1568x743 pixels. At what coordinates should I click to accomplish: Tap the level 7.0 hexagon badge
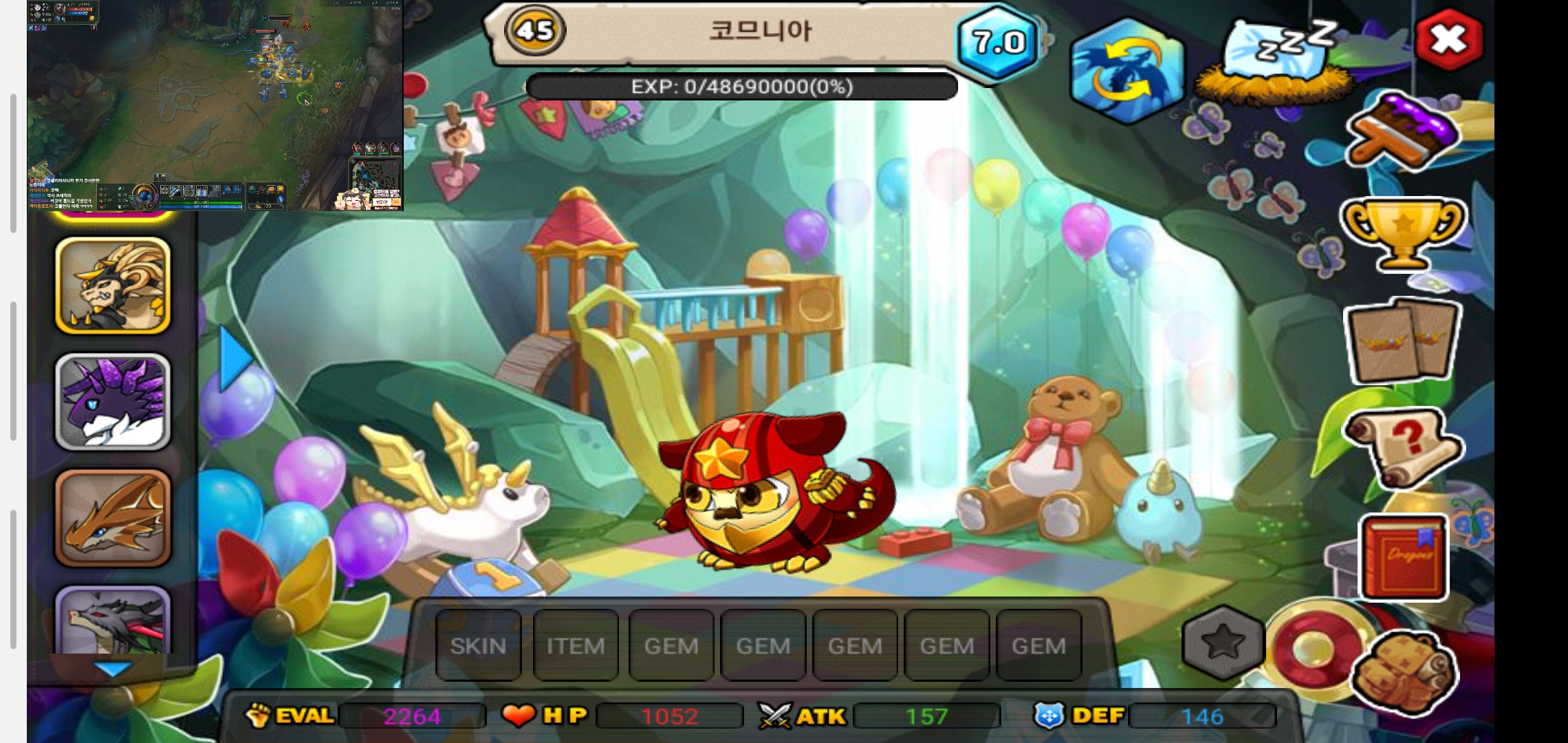[998, 43]
